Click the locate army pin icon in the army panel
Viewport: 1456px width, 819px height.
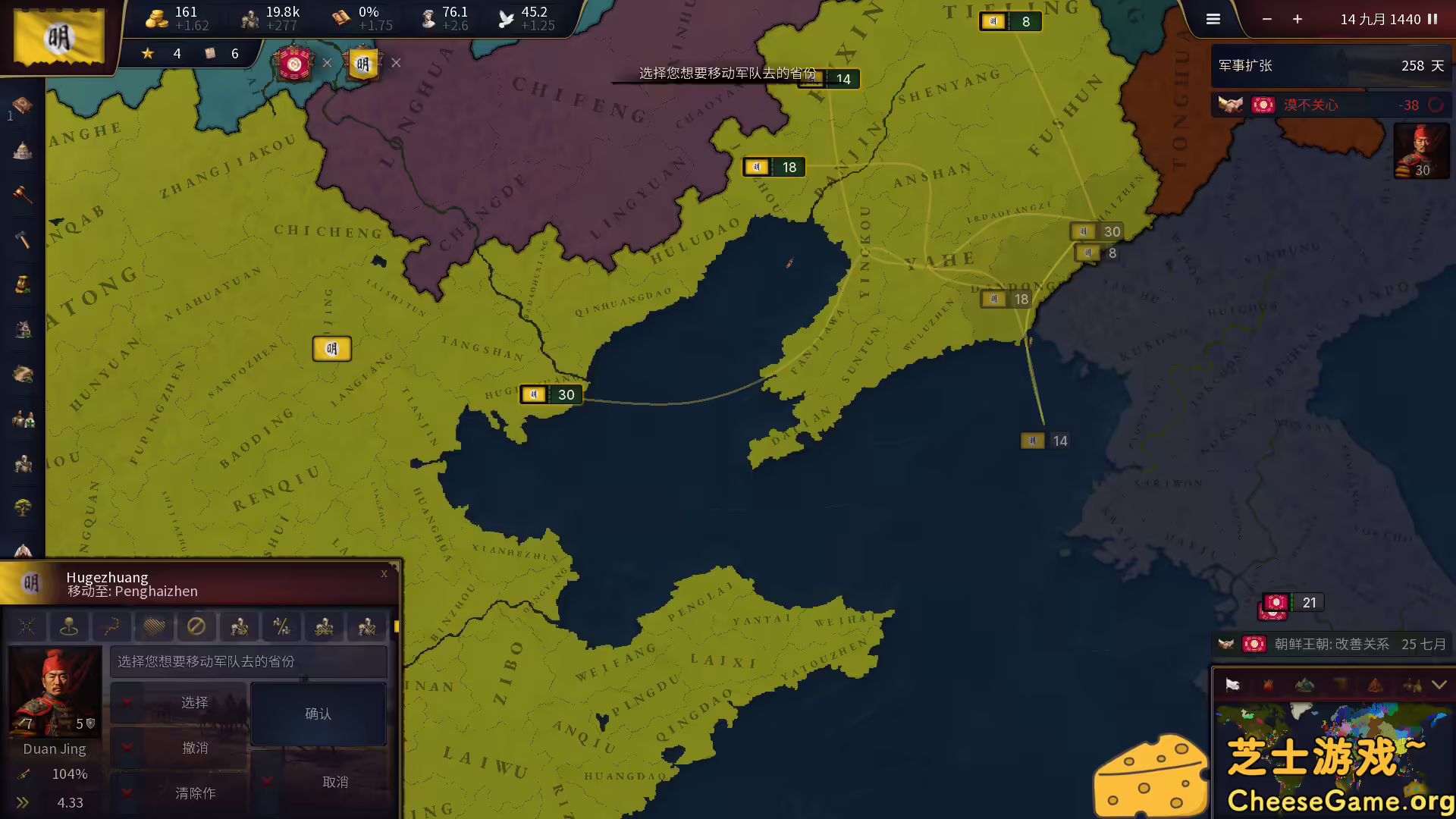coord(70,626)
